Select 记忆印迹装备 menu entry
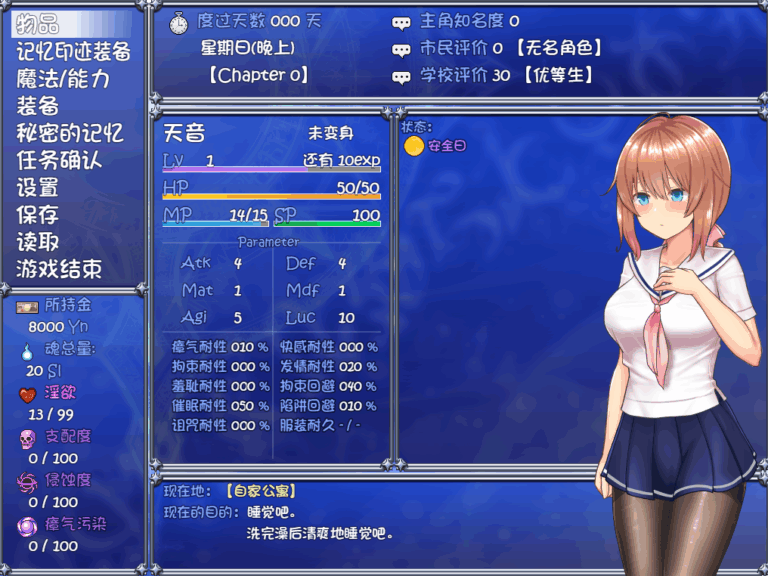 [73, 52]
